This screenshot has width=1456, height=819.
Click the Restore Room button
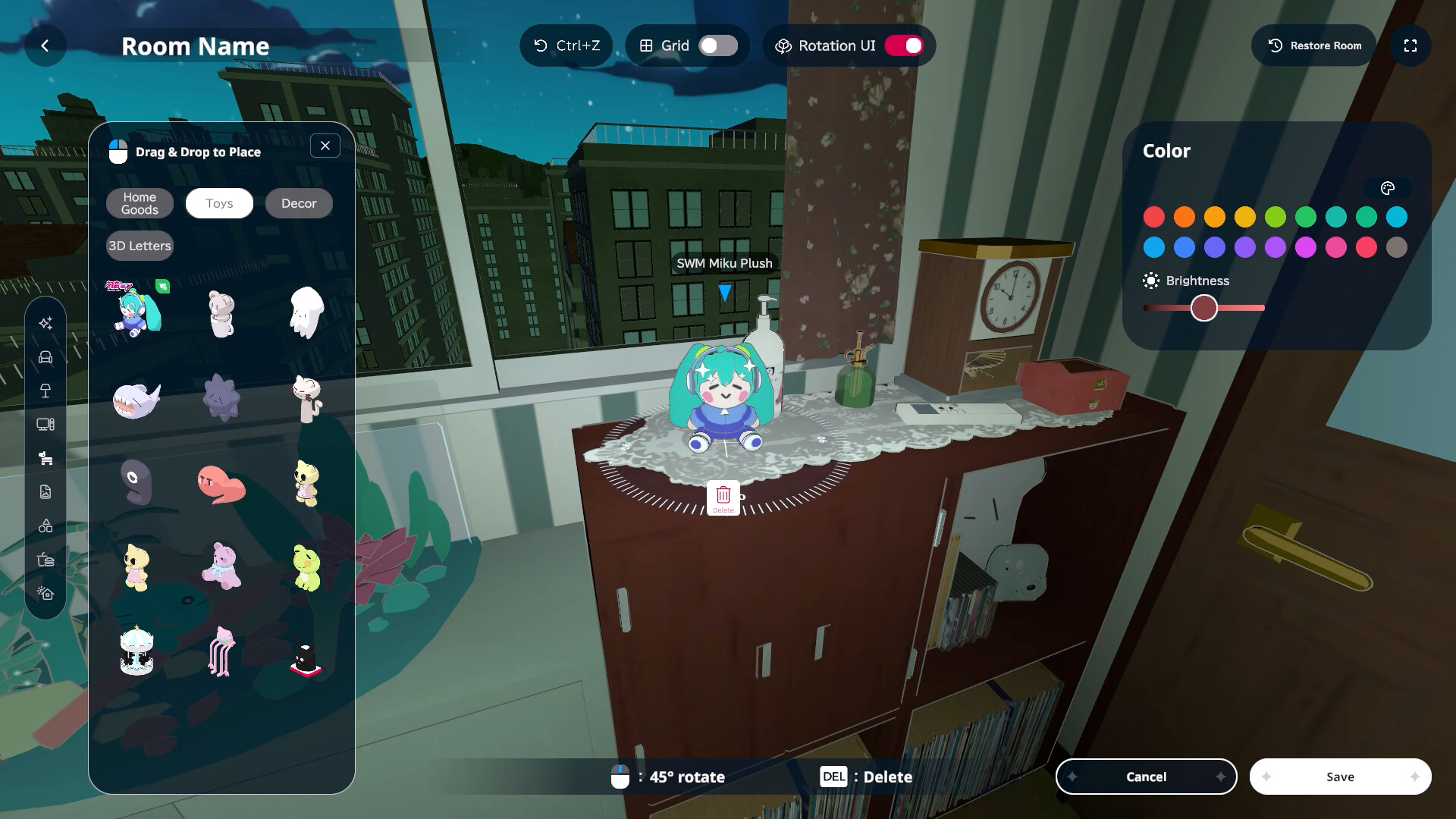[x=1314, y=46]
